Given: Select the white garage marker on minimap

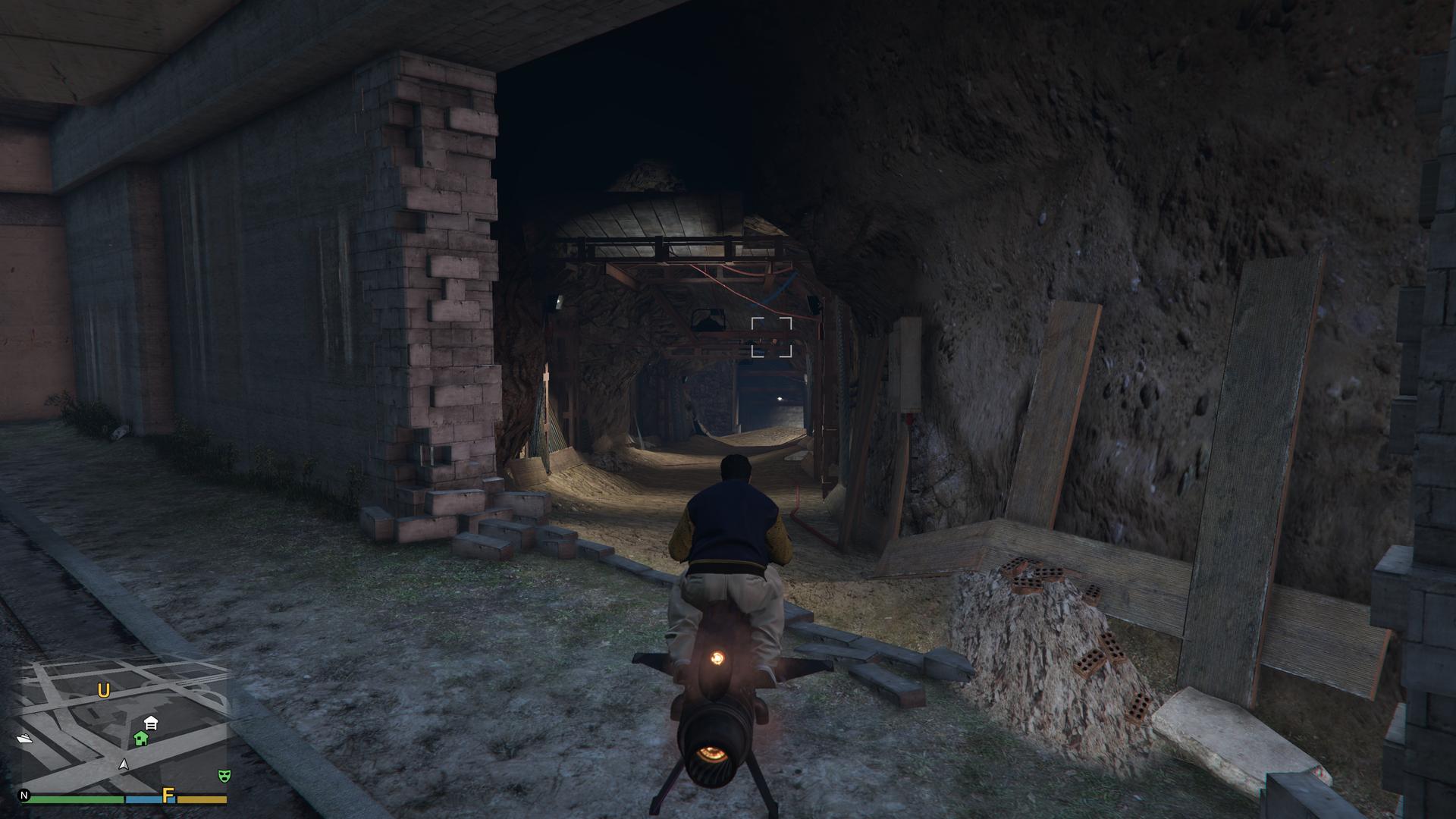Looking at the screenshot, I should click(150, 723).
